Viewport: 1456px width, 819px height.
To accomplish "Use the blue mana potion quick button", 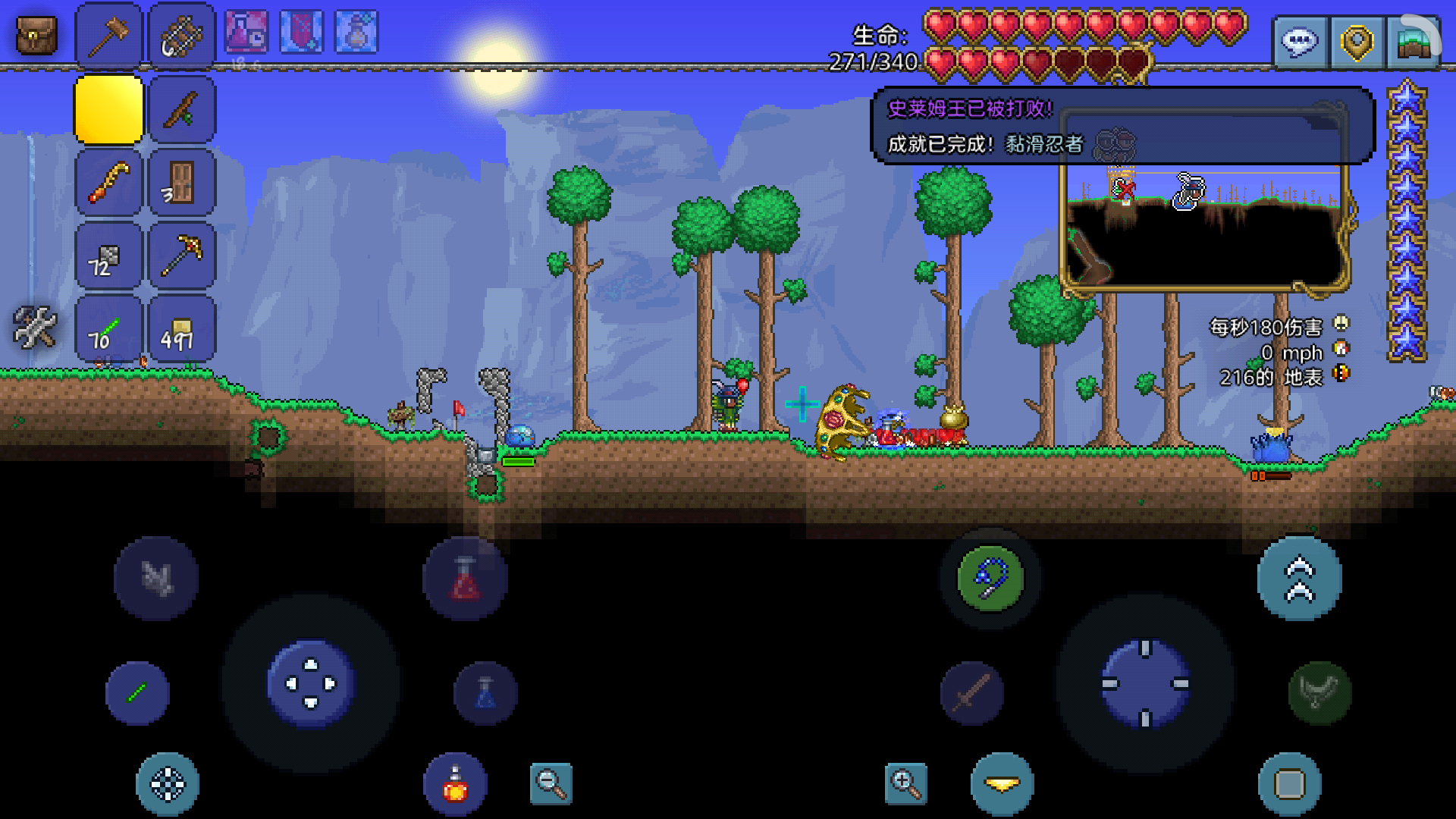I will tap(485, 693).
